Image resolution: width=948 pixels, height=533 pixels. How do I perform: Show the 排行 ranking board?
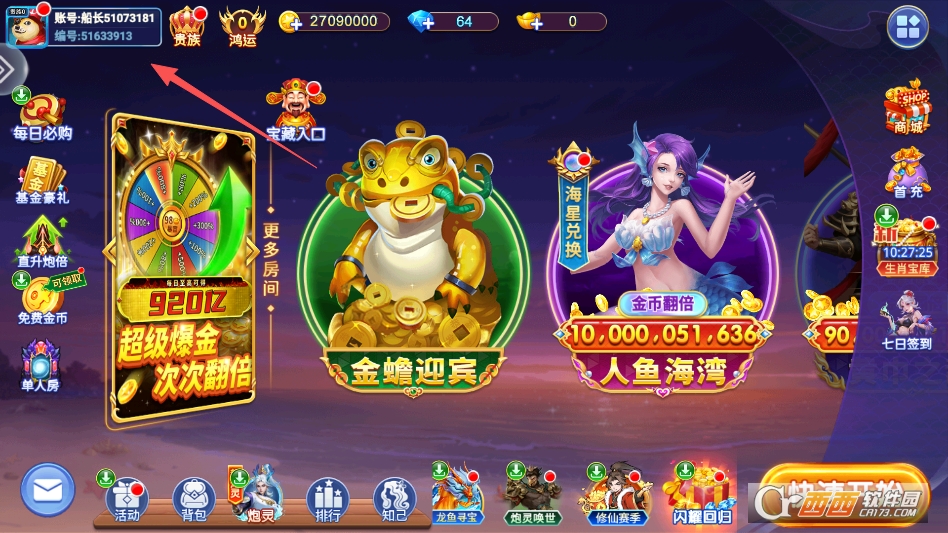[x=327, y=498]
